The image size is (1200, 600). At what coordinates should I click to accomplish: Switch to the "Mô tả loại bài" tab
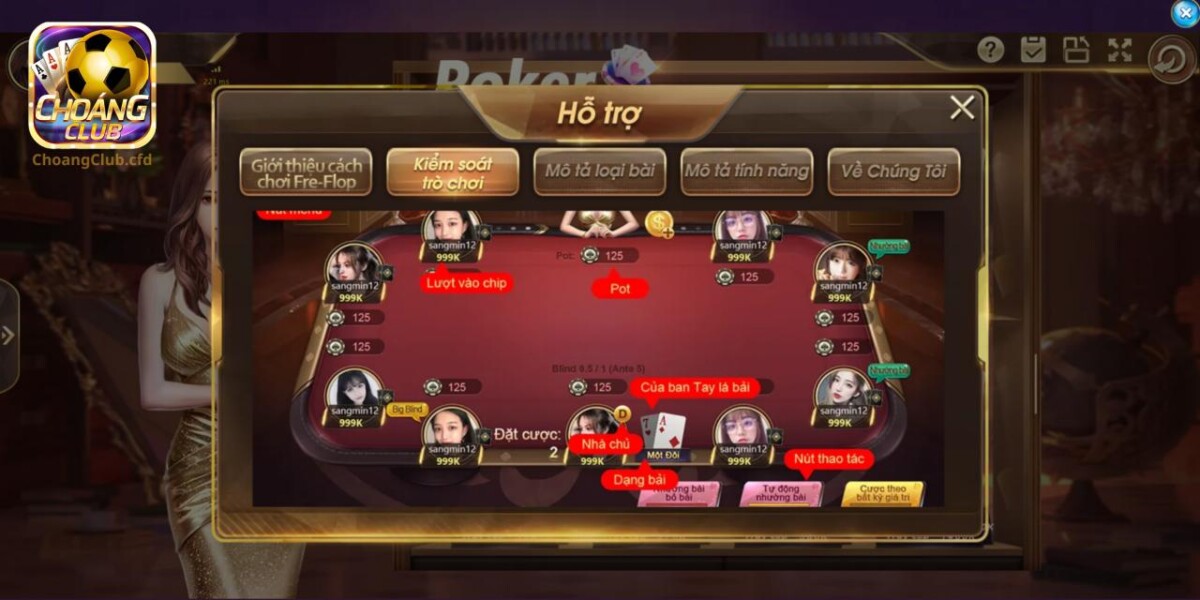pyautogui.click(x=599, y=171)
